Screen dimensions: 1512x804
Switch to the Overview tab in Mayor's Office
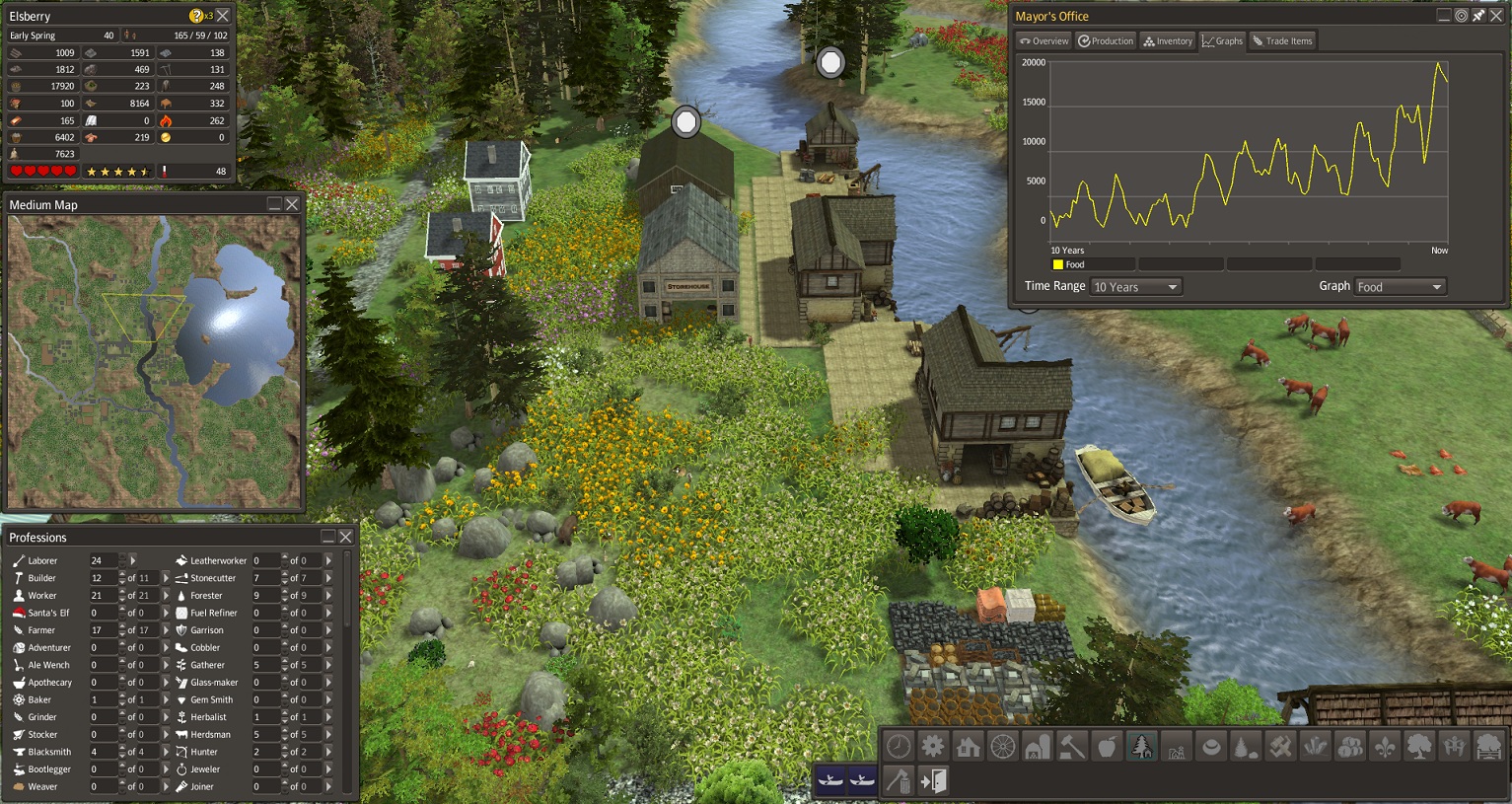click(1044, 41)
